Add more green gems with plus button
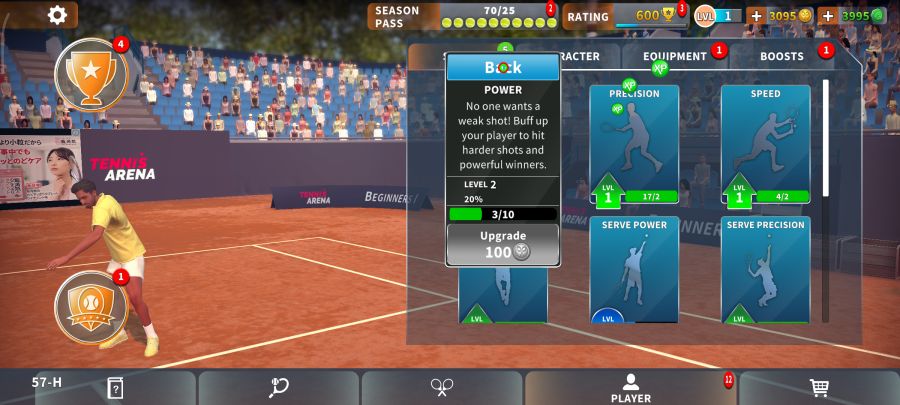900x405 pixels. [x=827, y=16]
